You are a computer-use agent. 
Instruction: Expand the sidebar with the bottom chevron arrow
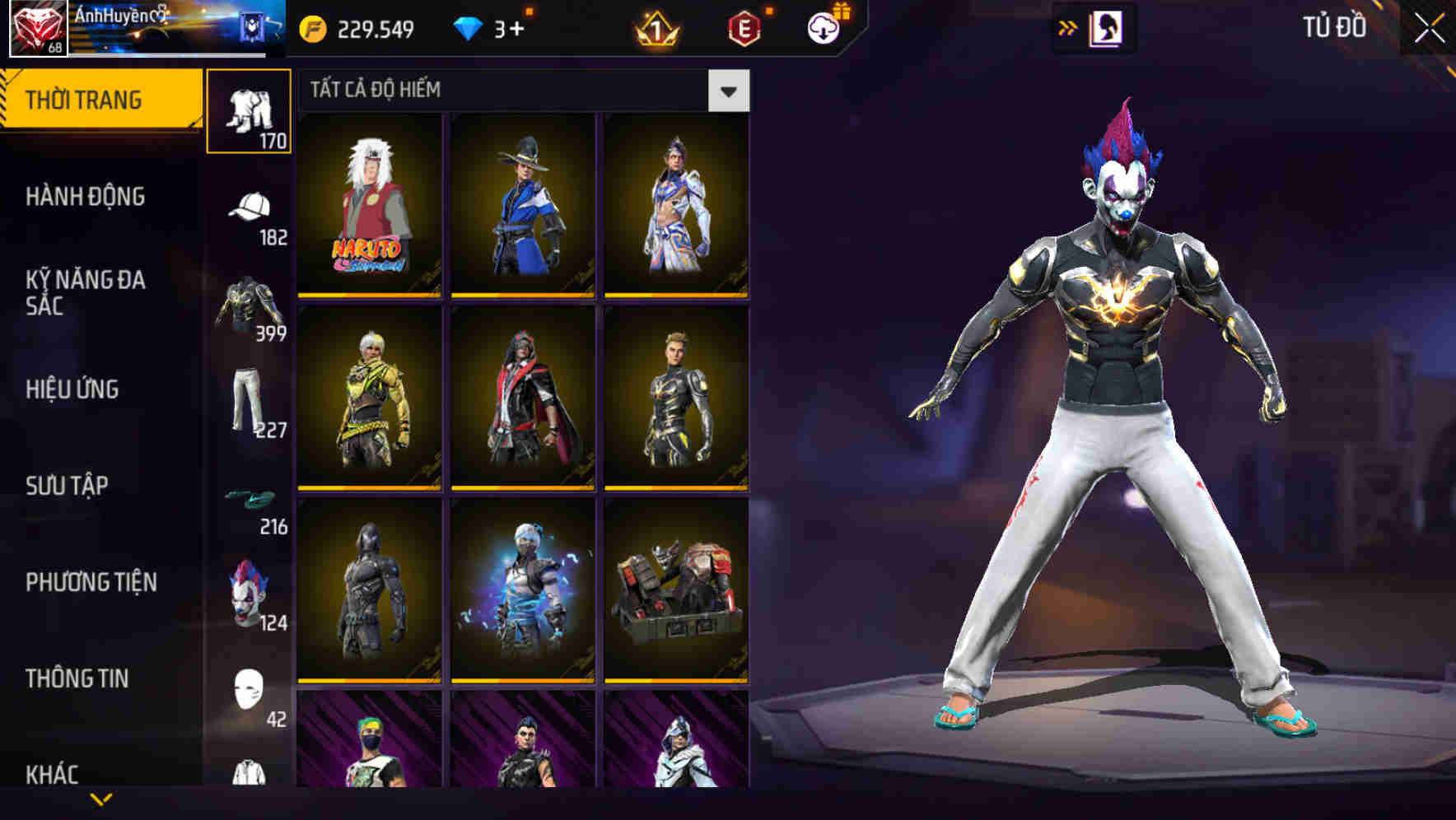(x=99, y=800)
